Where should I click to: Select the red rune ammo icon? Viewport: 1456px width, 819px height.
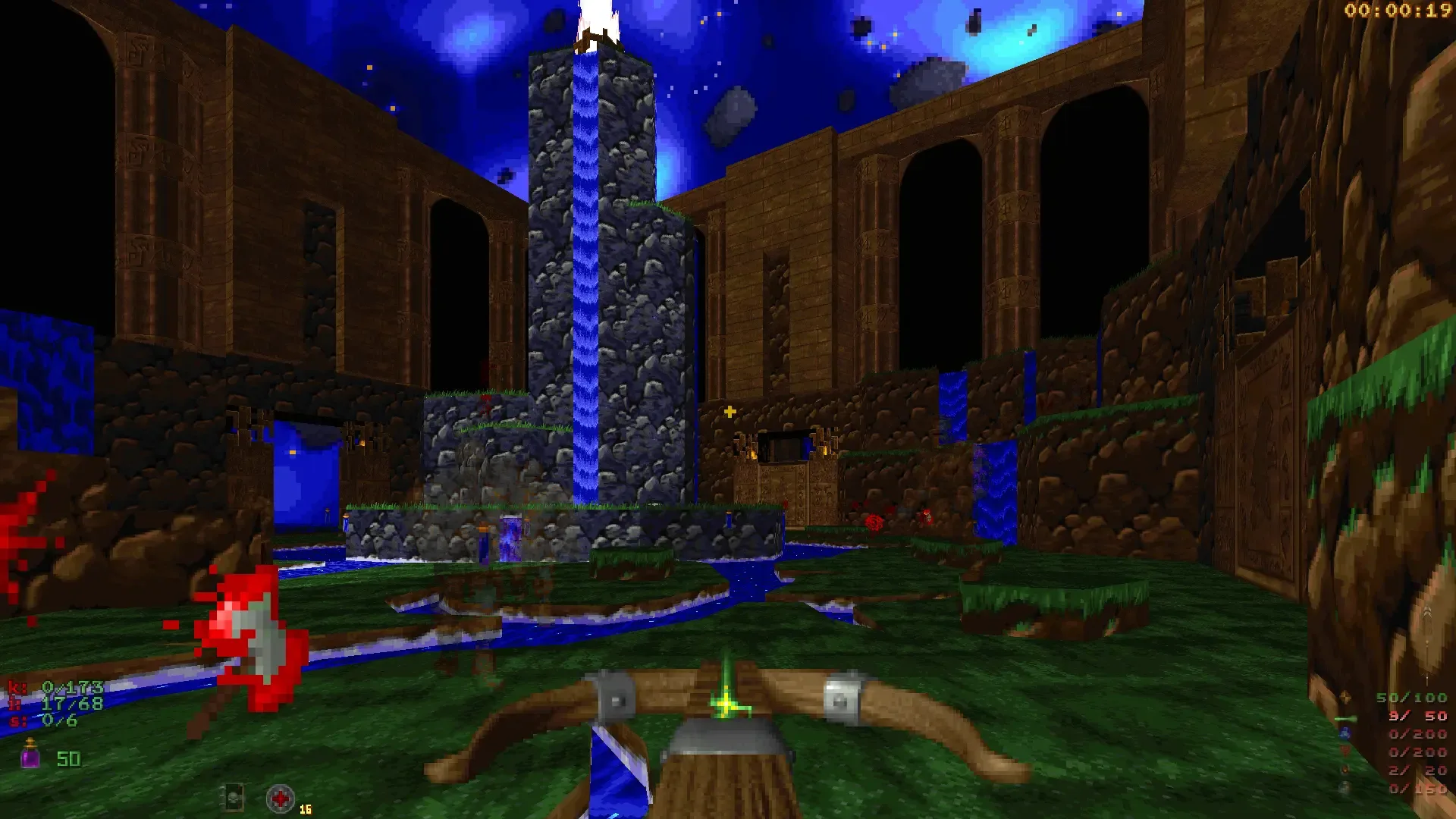coord(1345,751)
